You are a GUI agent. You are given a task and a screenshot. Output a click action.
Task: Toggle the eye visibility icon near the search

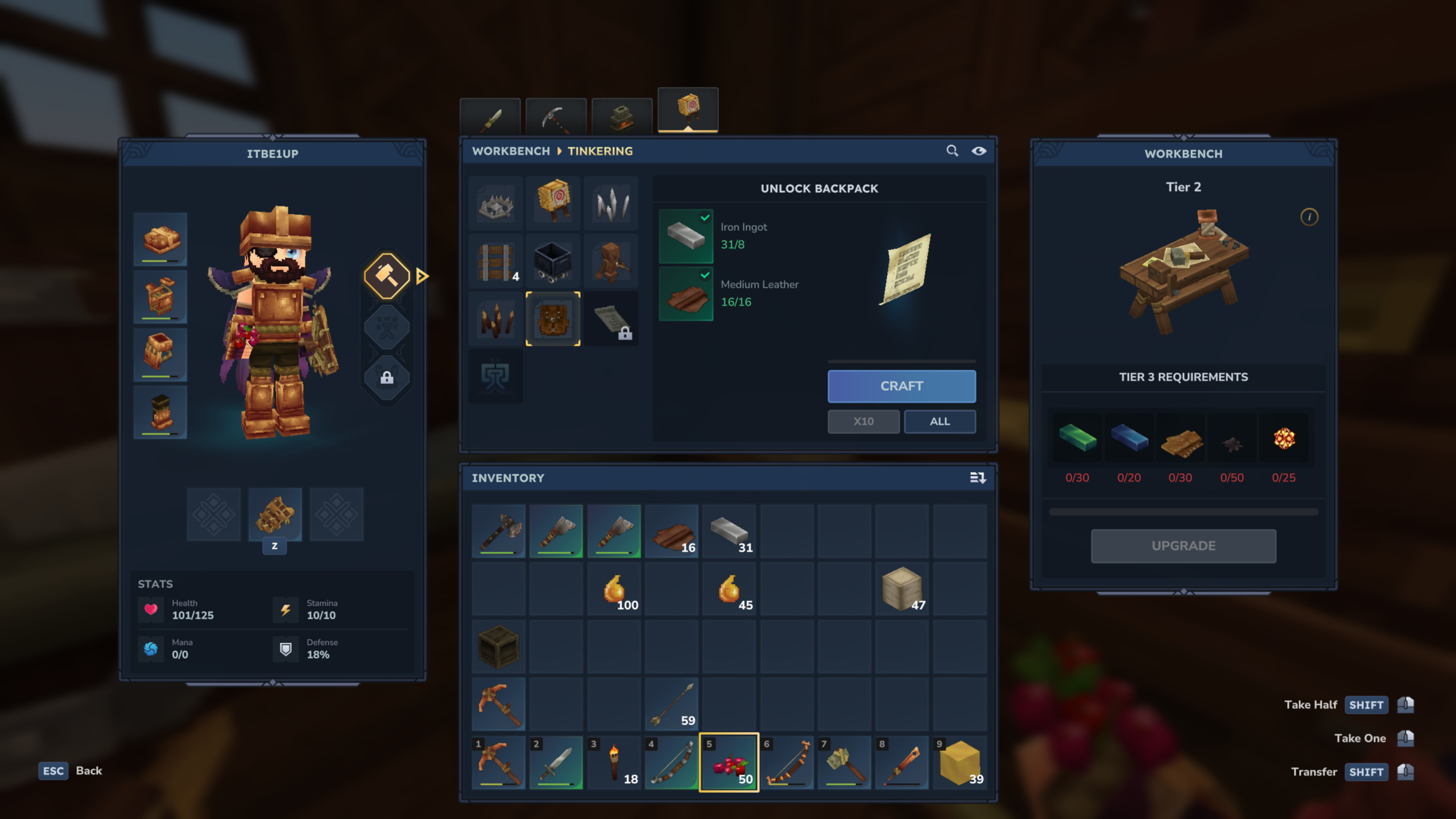coord(979,151)
